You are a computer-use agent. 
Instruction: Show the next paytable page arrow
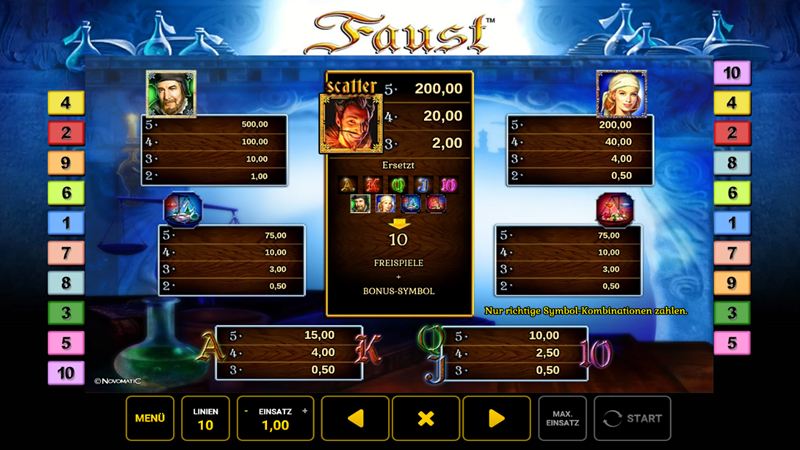click(x=497, y=419)
